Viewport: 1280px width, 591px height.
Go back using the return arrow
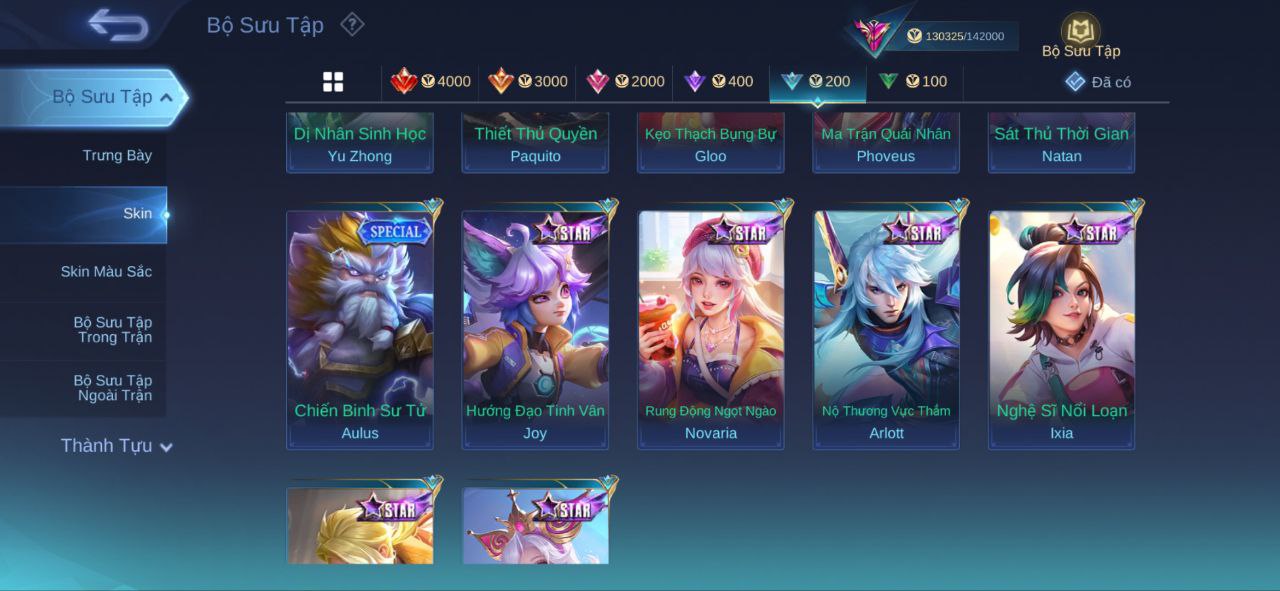118,25
